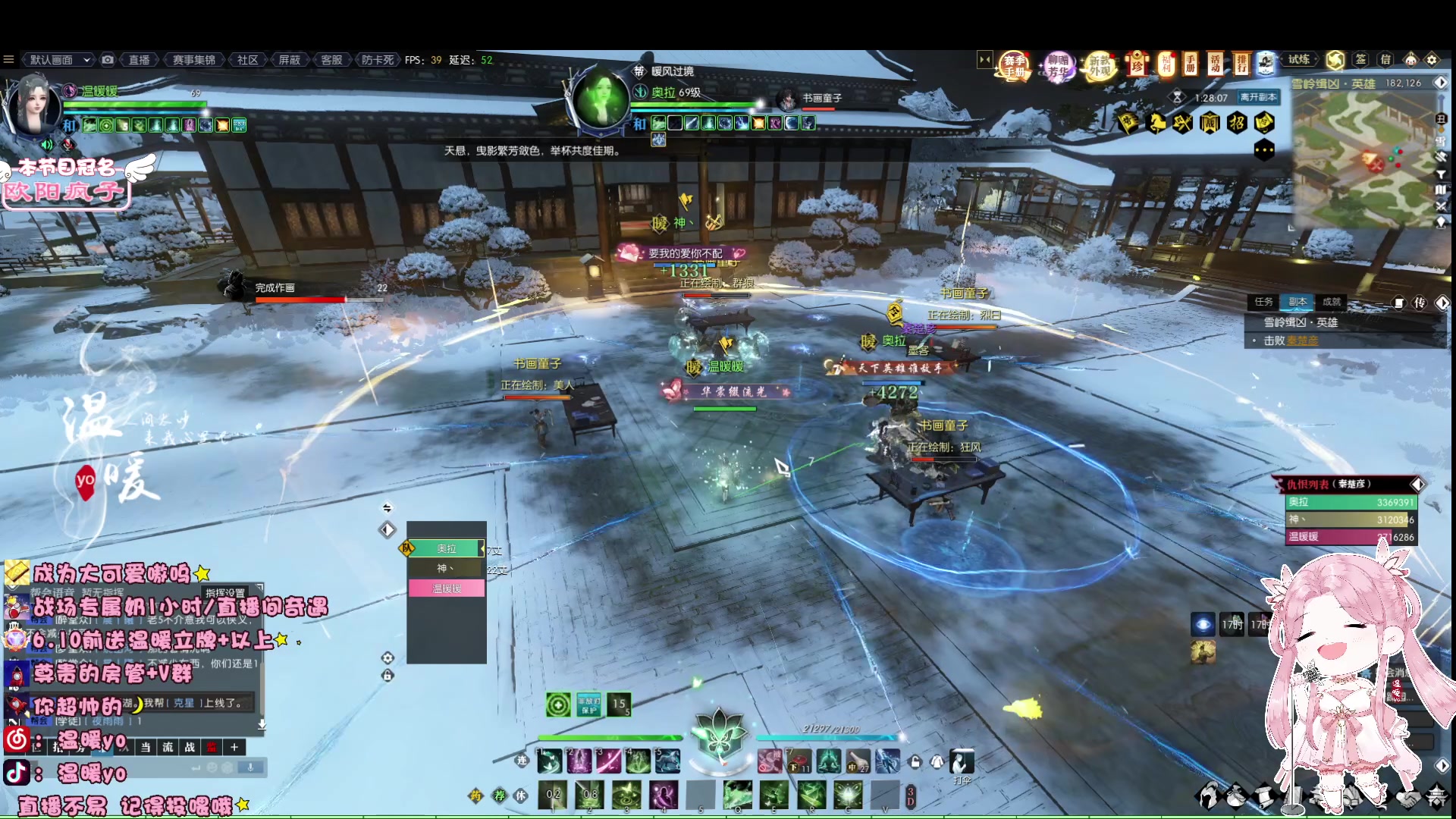The image size is (1456, 819).
Task: Open the 排行 ranking icon
Action: (x=1241, y=64)
